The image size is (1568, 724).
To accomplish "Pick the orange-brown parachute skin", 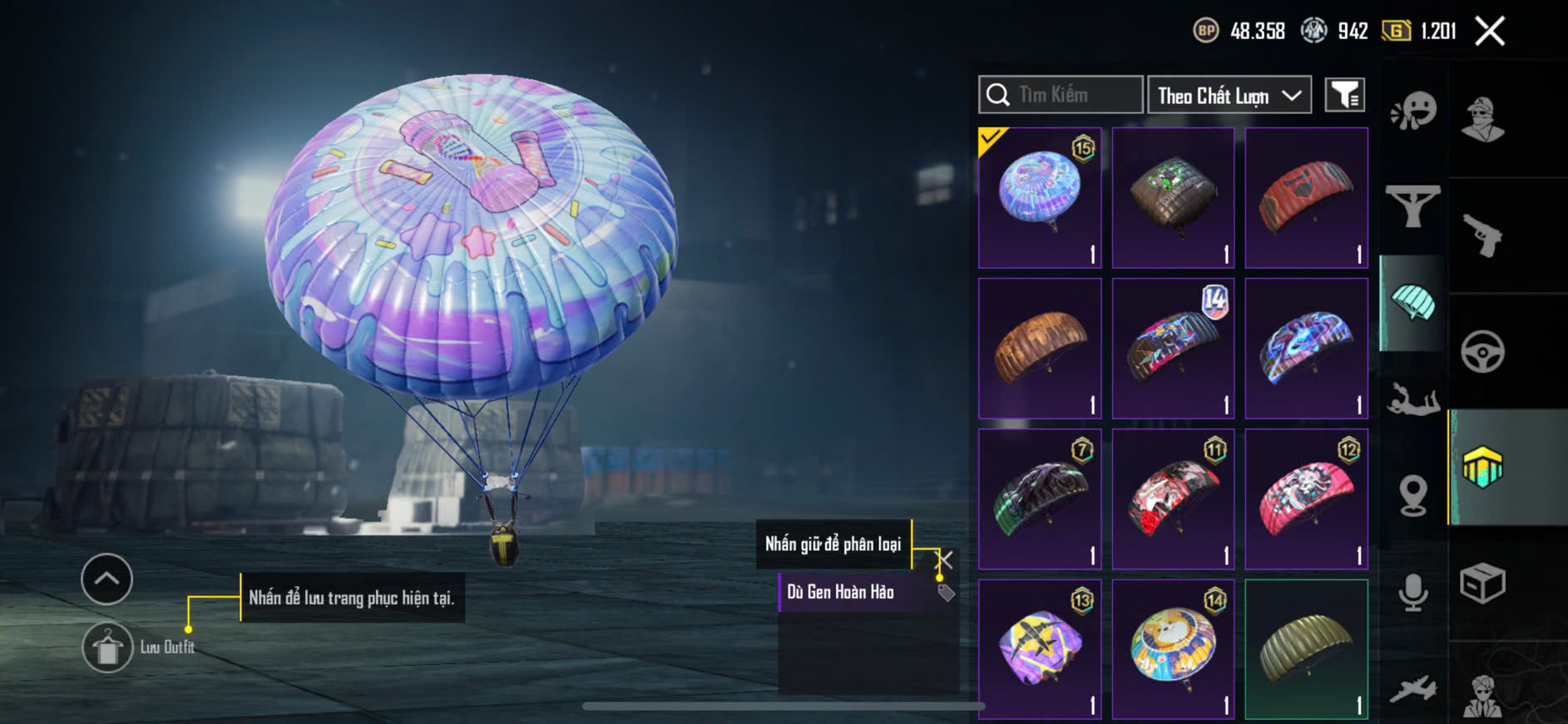I will pyautogui.click(x=1040, y=348).
